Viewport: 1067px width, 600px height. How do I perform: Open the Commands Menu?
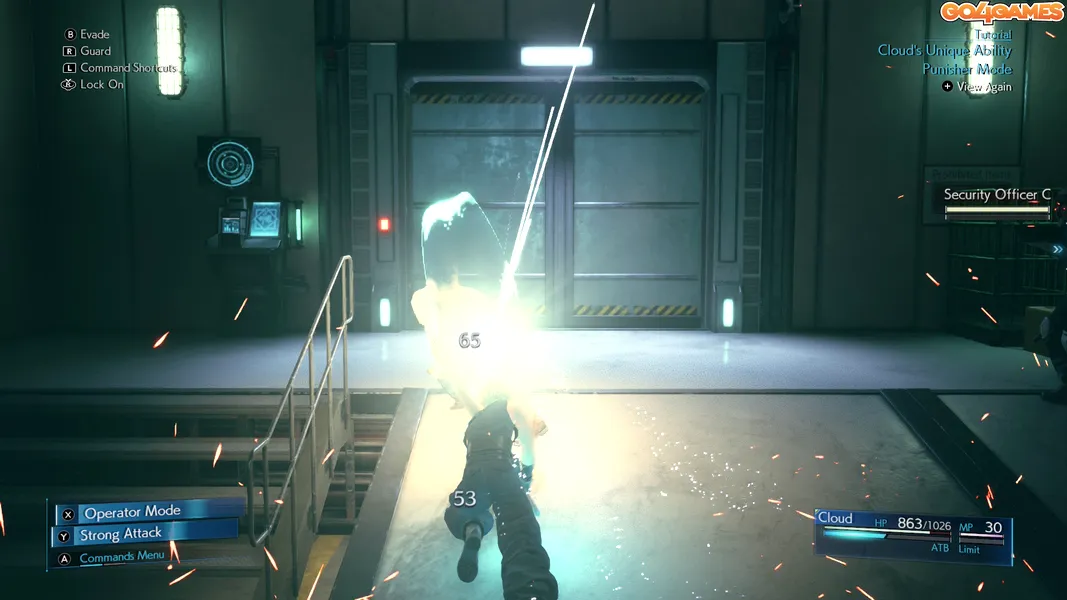pos(121,557)
